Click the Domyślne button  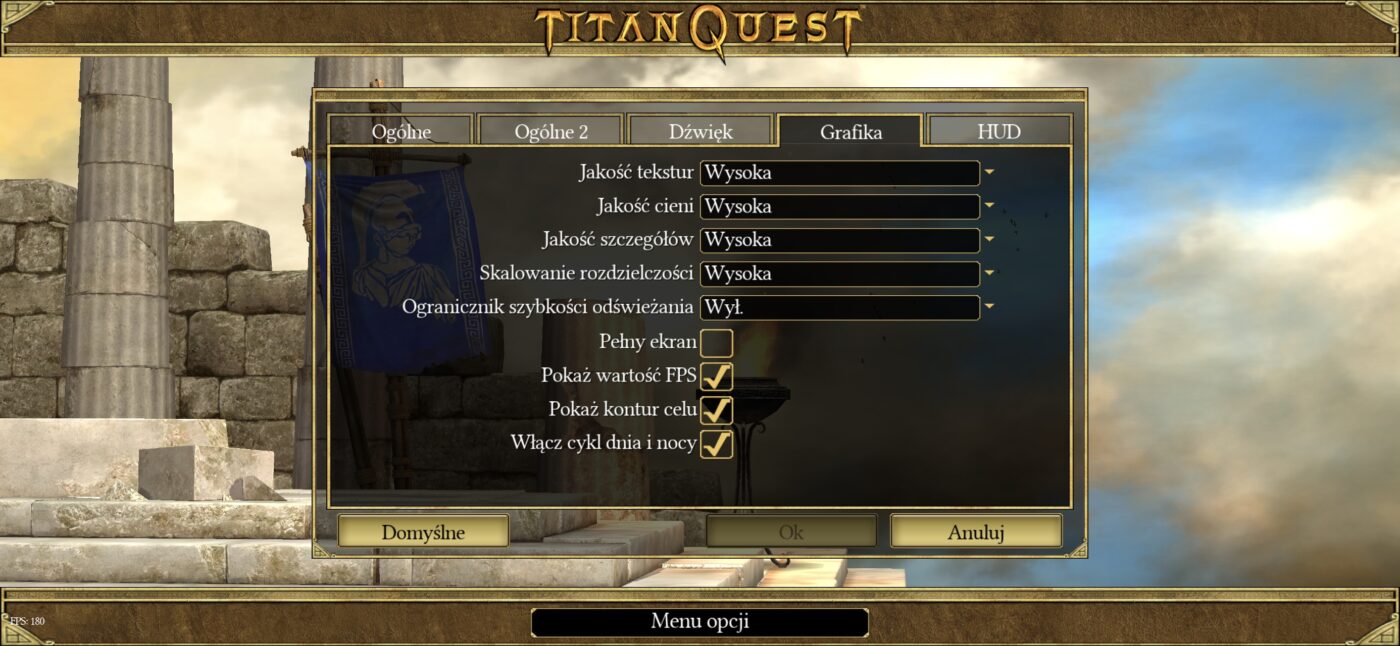pos(423,532)
